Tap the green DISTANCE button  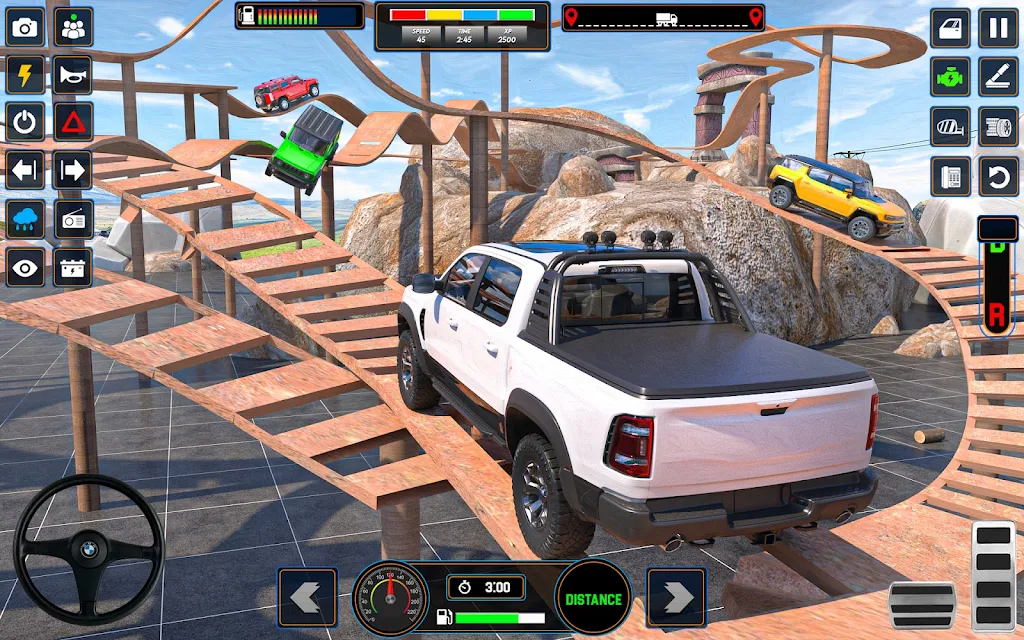pos(593,598)
